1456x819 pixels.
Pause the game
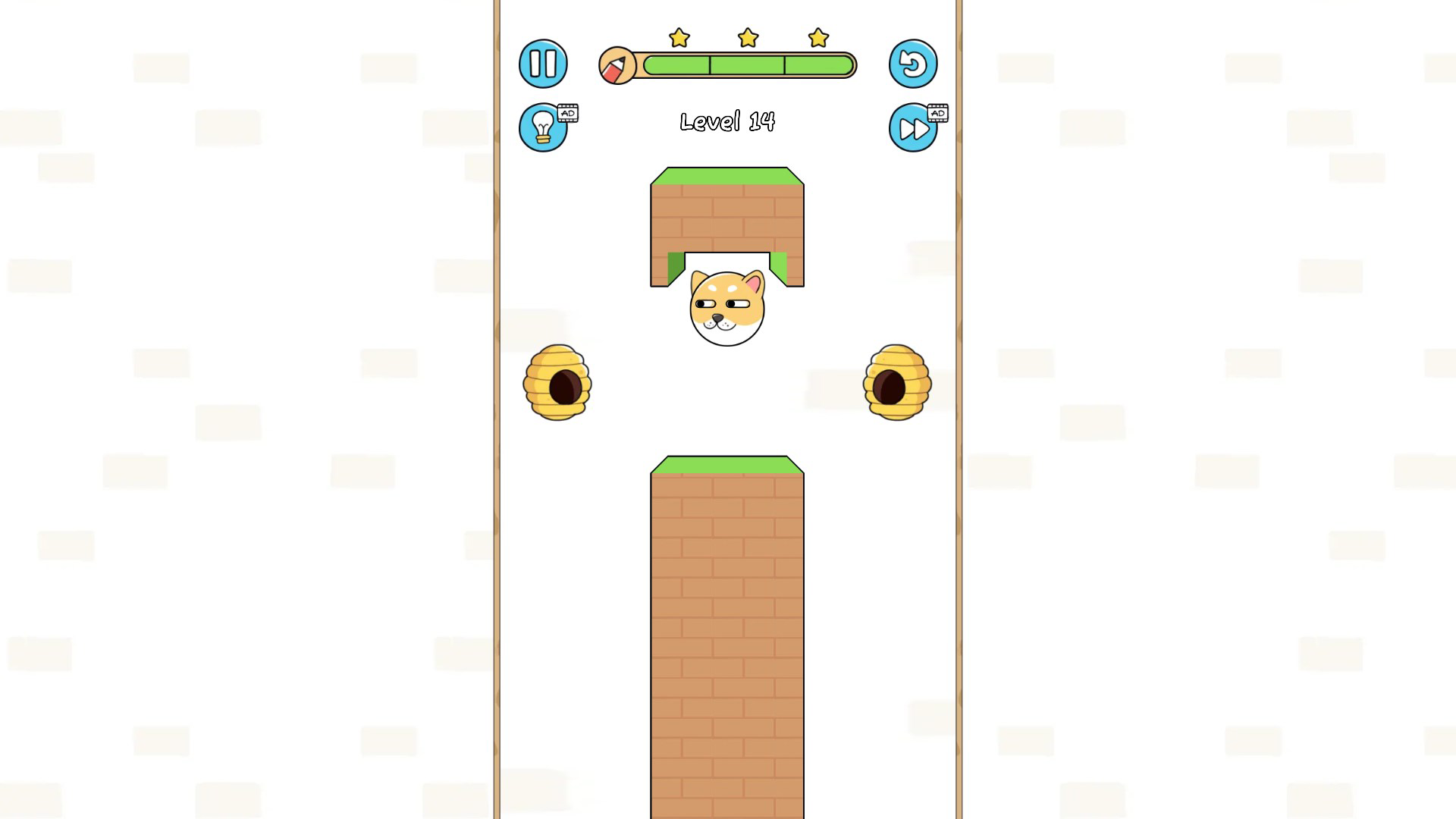[x=543, y=64]
